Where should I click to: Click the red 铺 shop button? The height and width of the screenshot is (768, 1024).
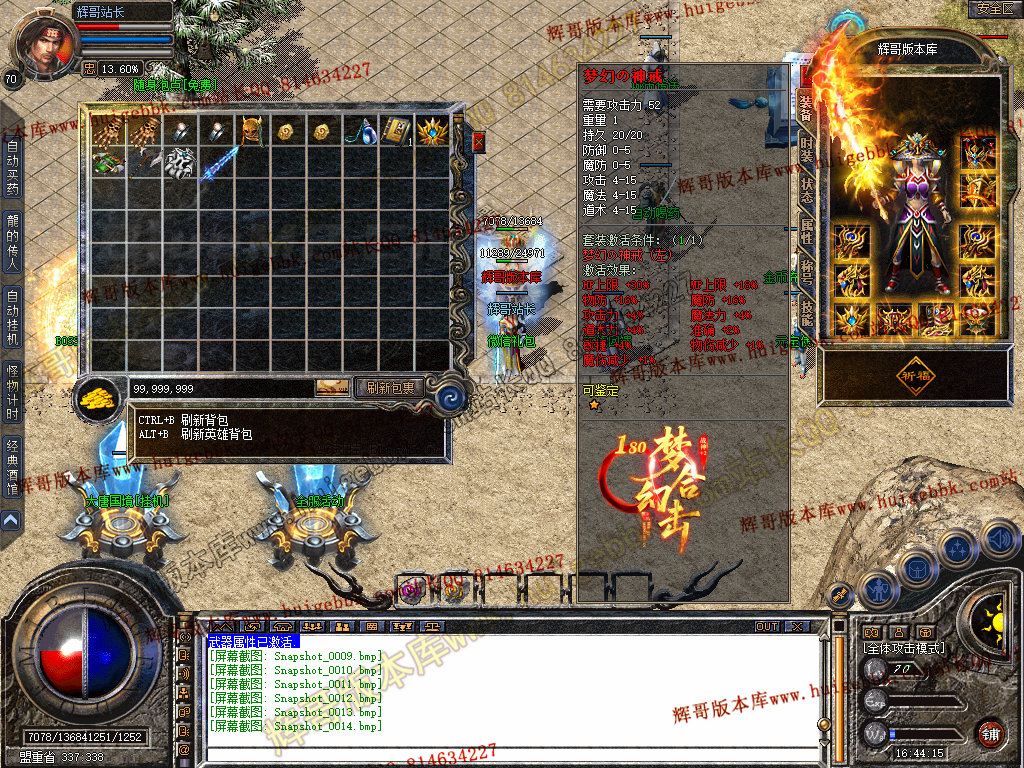click(x=990, y=733)
